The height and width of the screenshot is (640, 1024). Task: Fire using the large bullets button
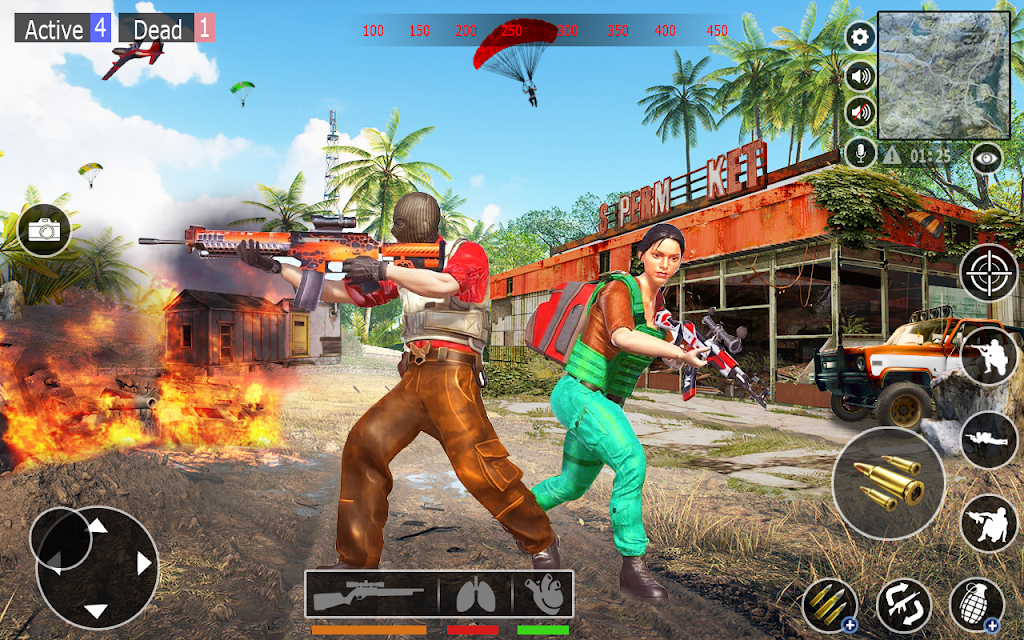coord(888,483)
